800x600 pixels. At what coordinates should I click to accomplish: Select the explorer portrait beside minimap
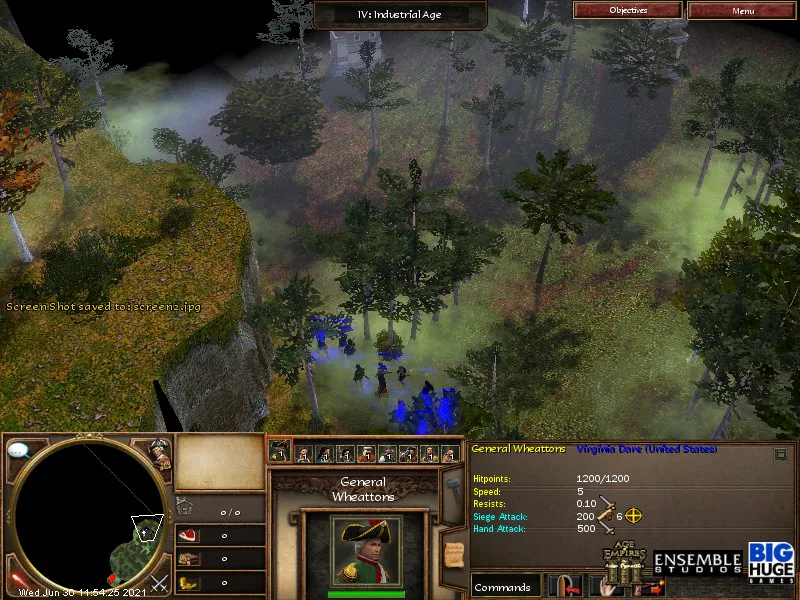(x=158, y=452)
